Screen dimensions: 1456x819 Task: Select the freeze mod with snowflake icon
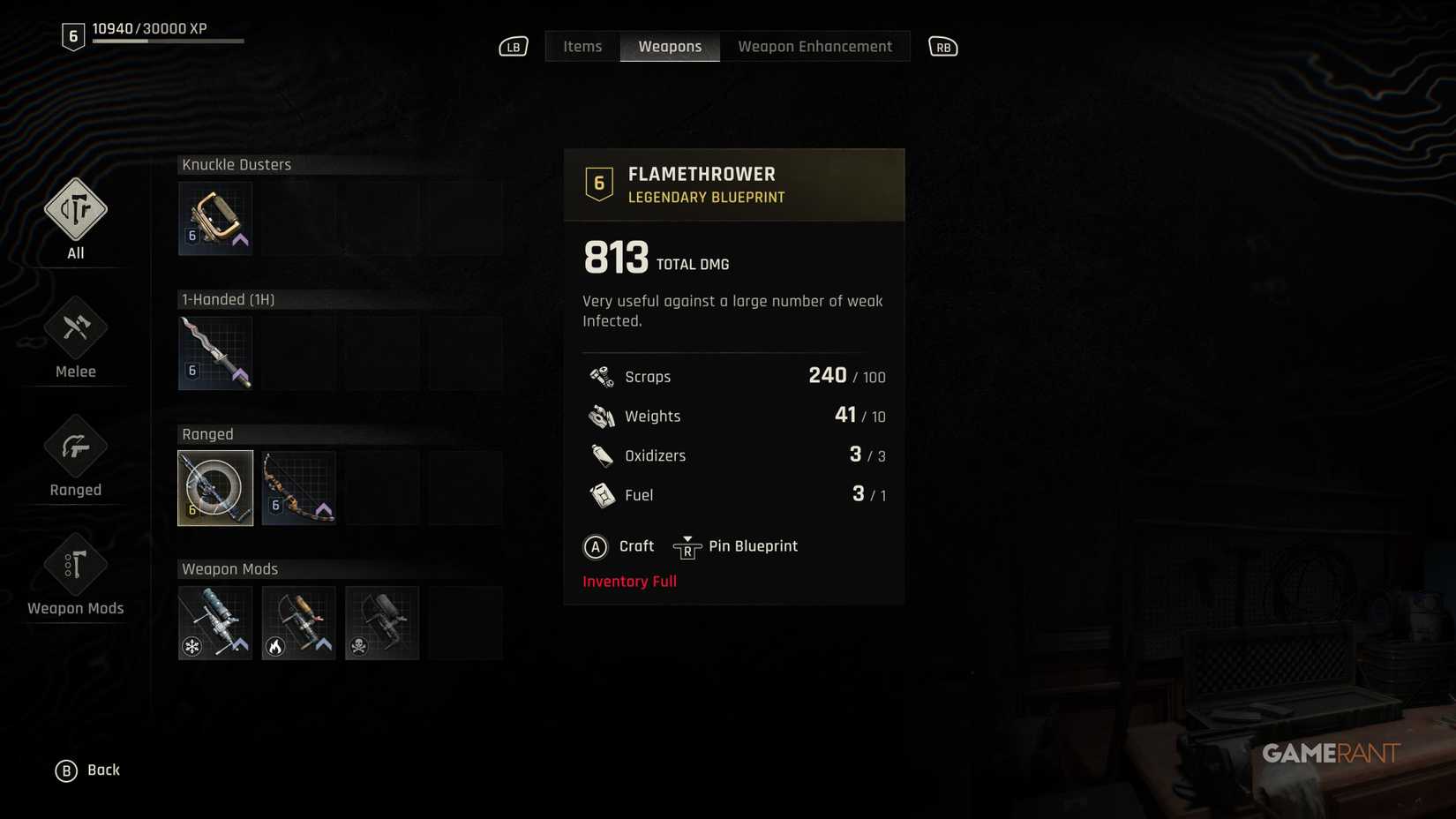click(214, 622)
